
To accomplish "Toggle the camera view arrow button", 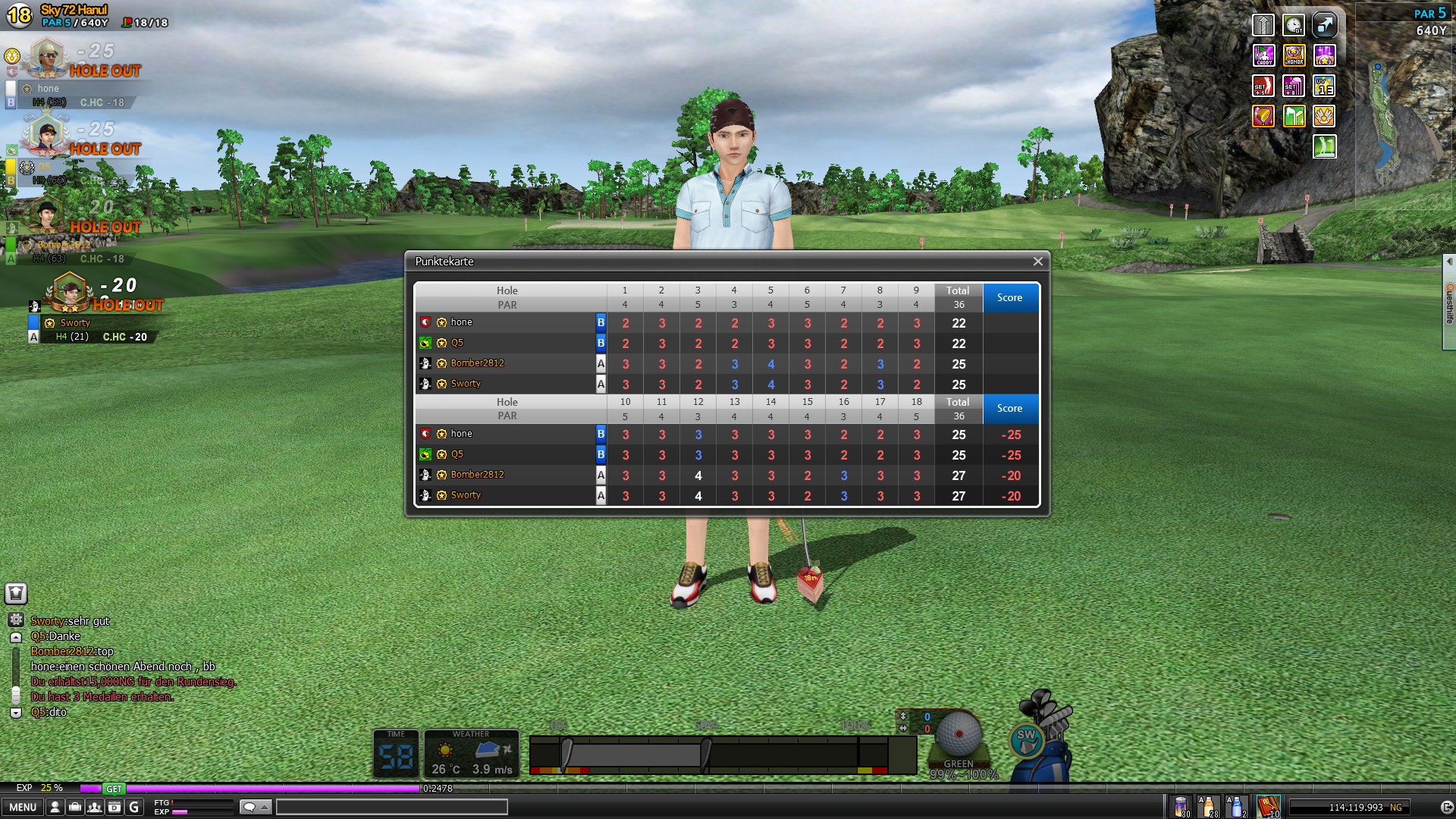I will [x=1324, y=25].
